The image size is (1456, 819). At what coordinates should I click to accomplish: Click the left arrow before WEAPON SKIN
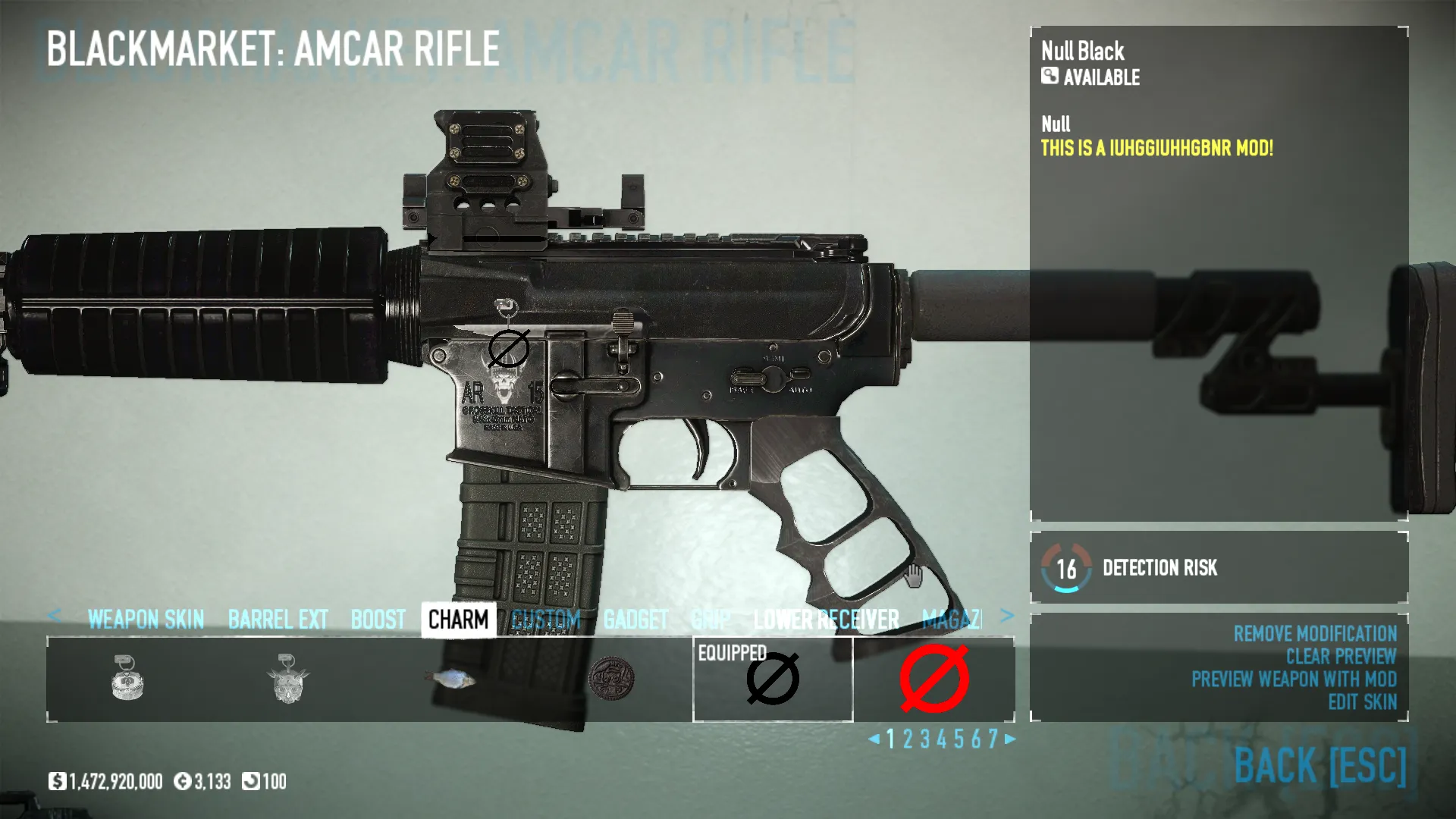[x=56, y=617]
